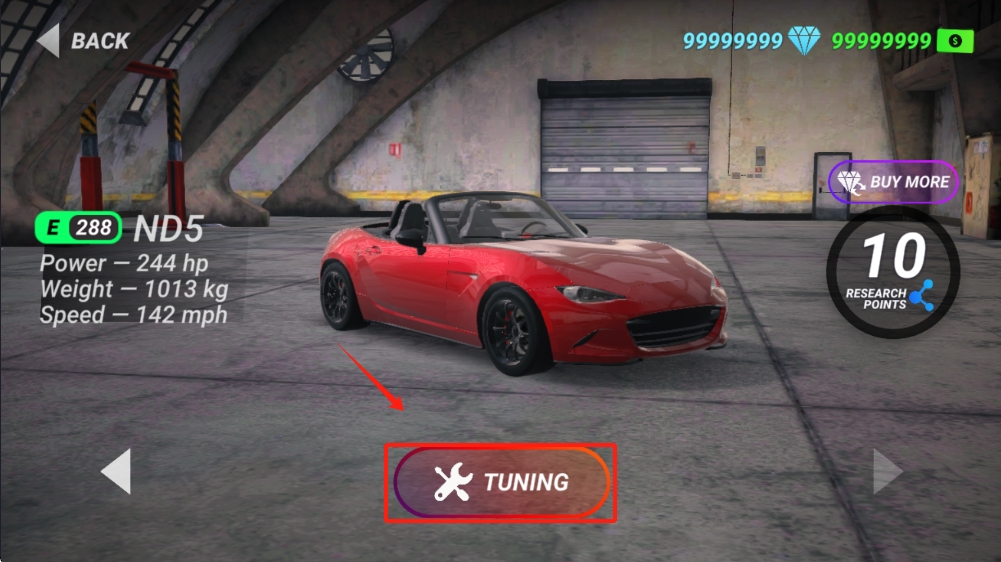
Task: Show the next car with right arrow
Action: 887,472
